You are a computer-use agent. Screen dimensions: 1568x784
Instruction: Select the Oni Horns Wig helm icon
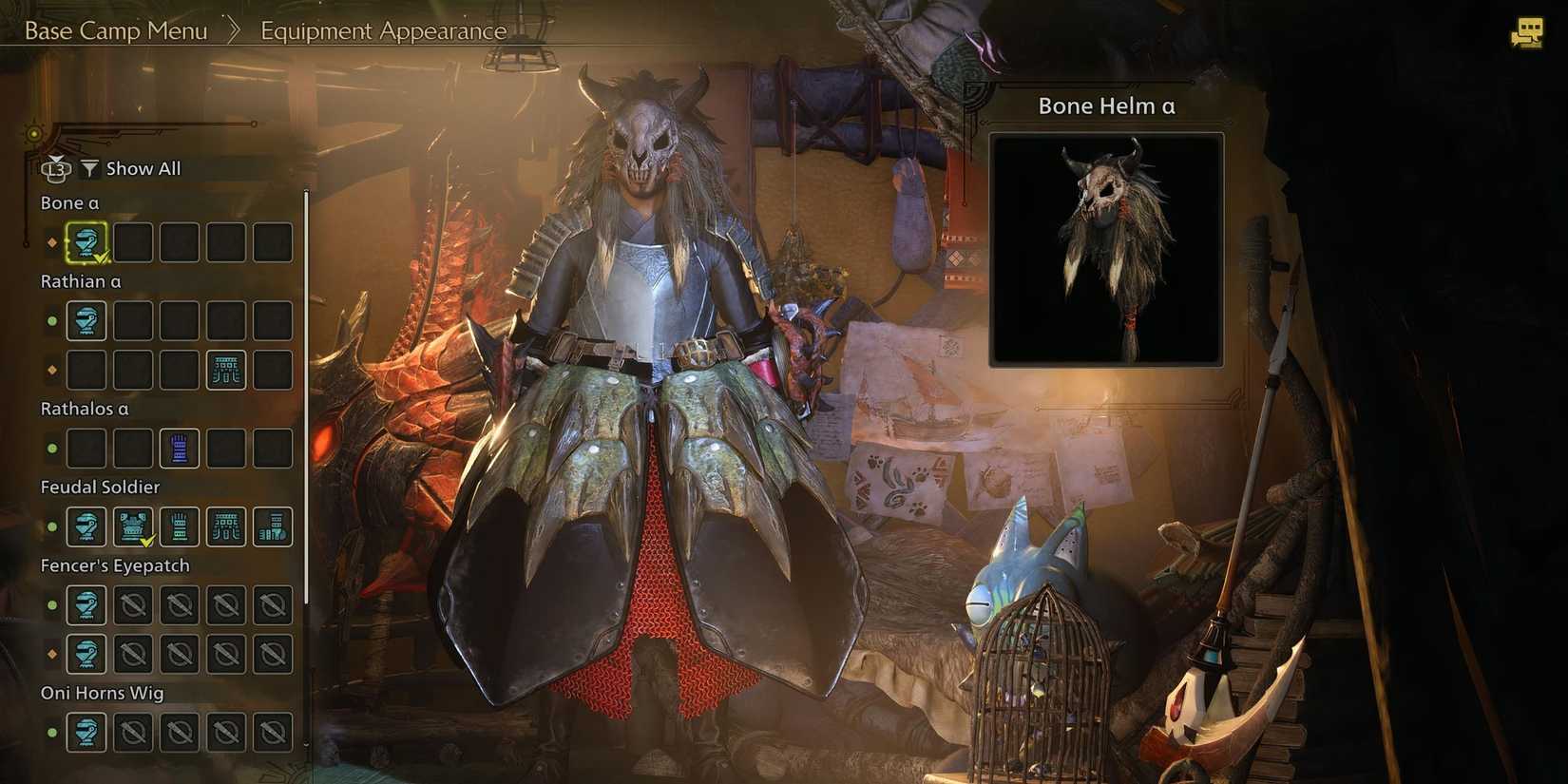86,733
